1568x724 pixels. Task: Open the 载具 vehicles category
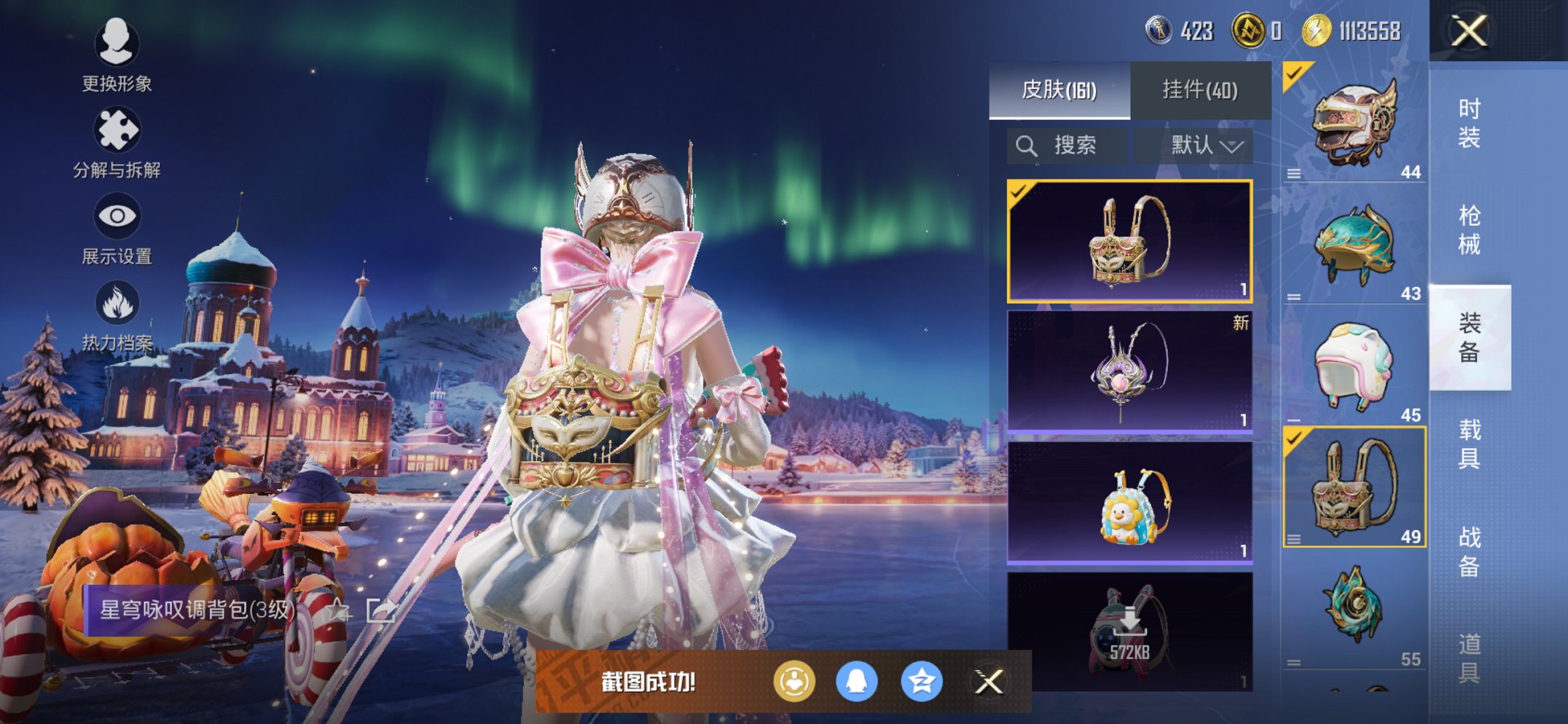click(x=1469, y=444)
